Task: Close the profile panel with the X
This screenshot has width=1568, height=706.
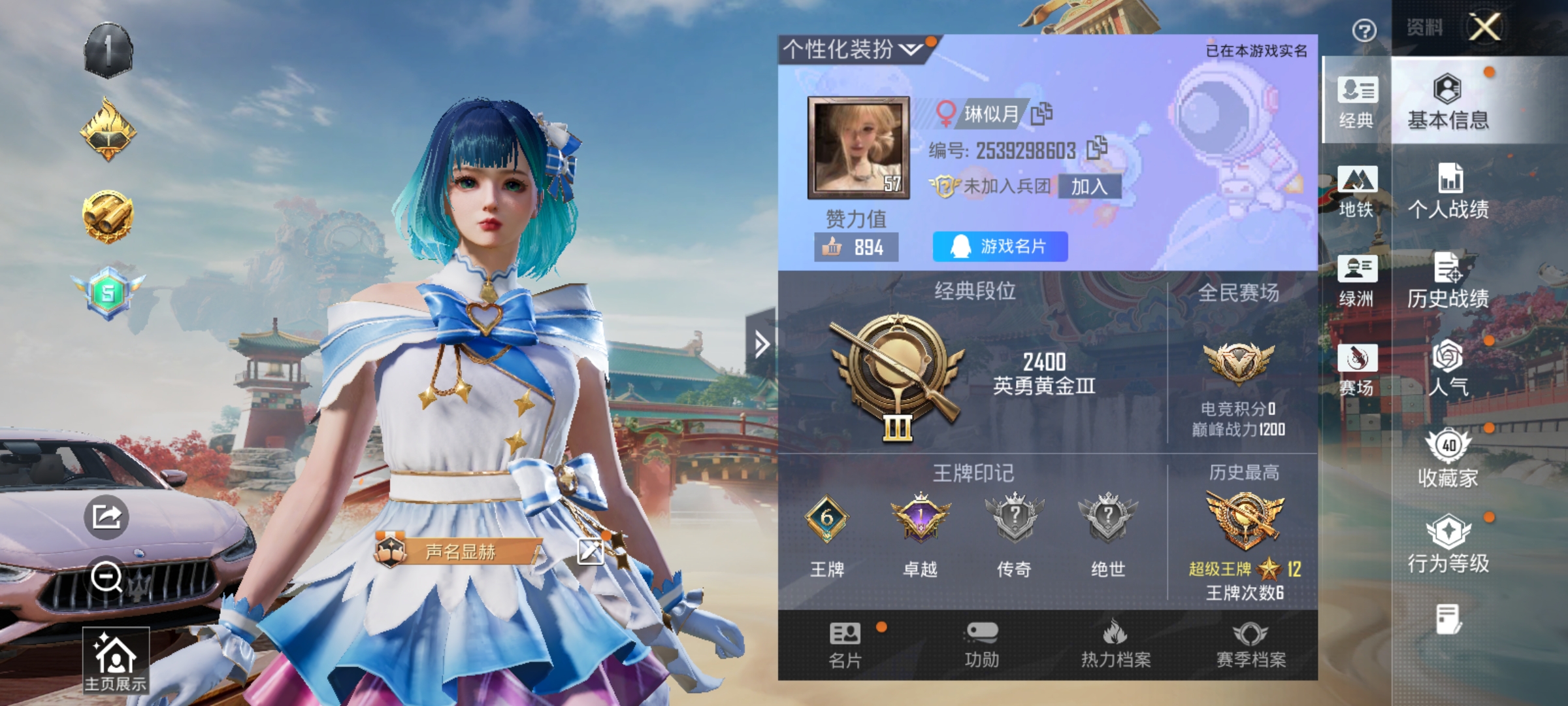Action: coord(1484,27)
